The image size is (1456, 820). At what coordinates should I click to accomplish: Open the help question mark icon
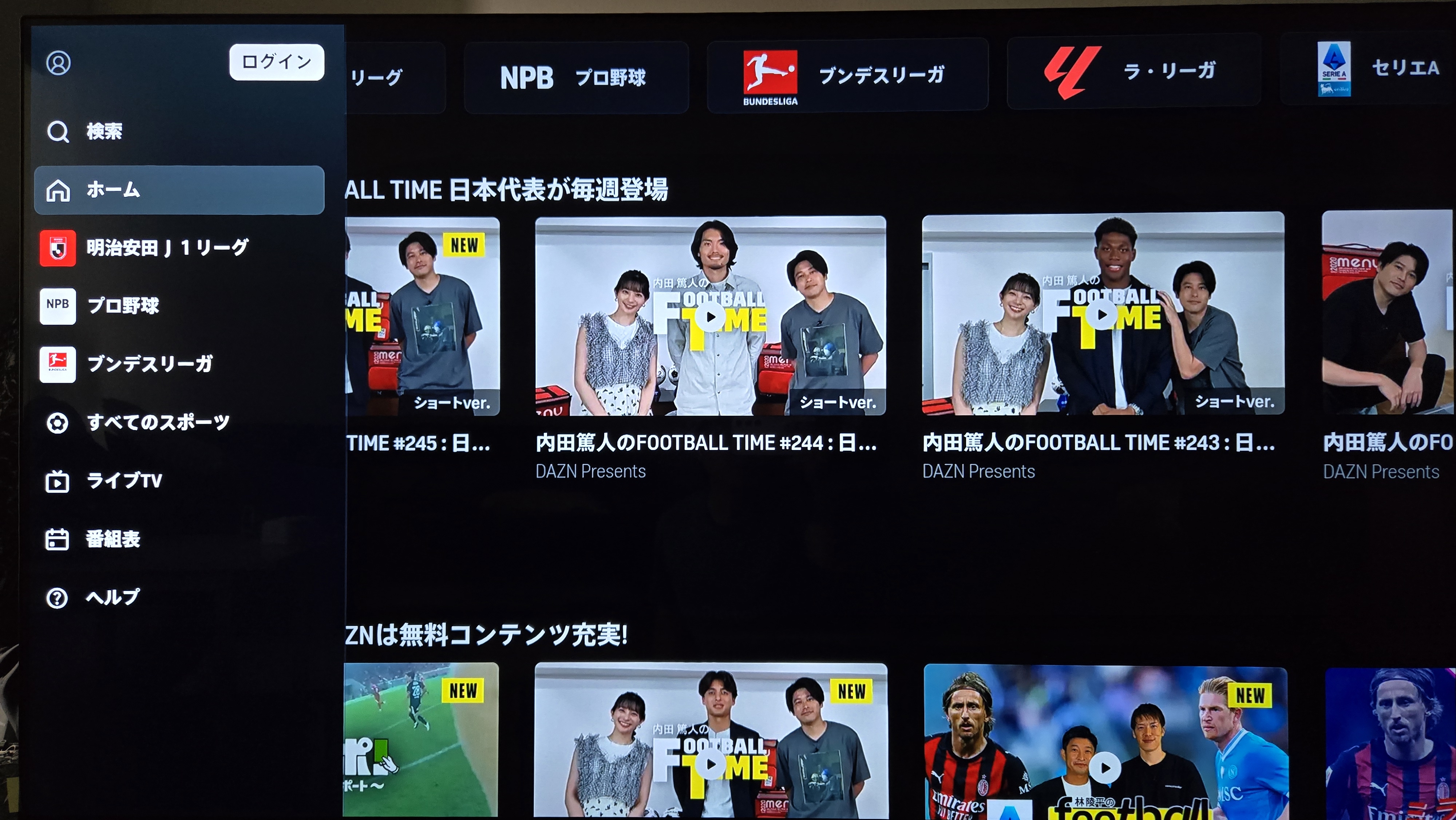click(57, 597)
